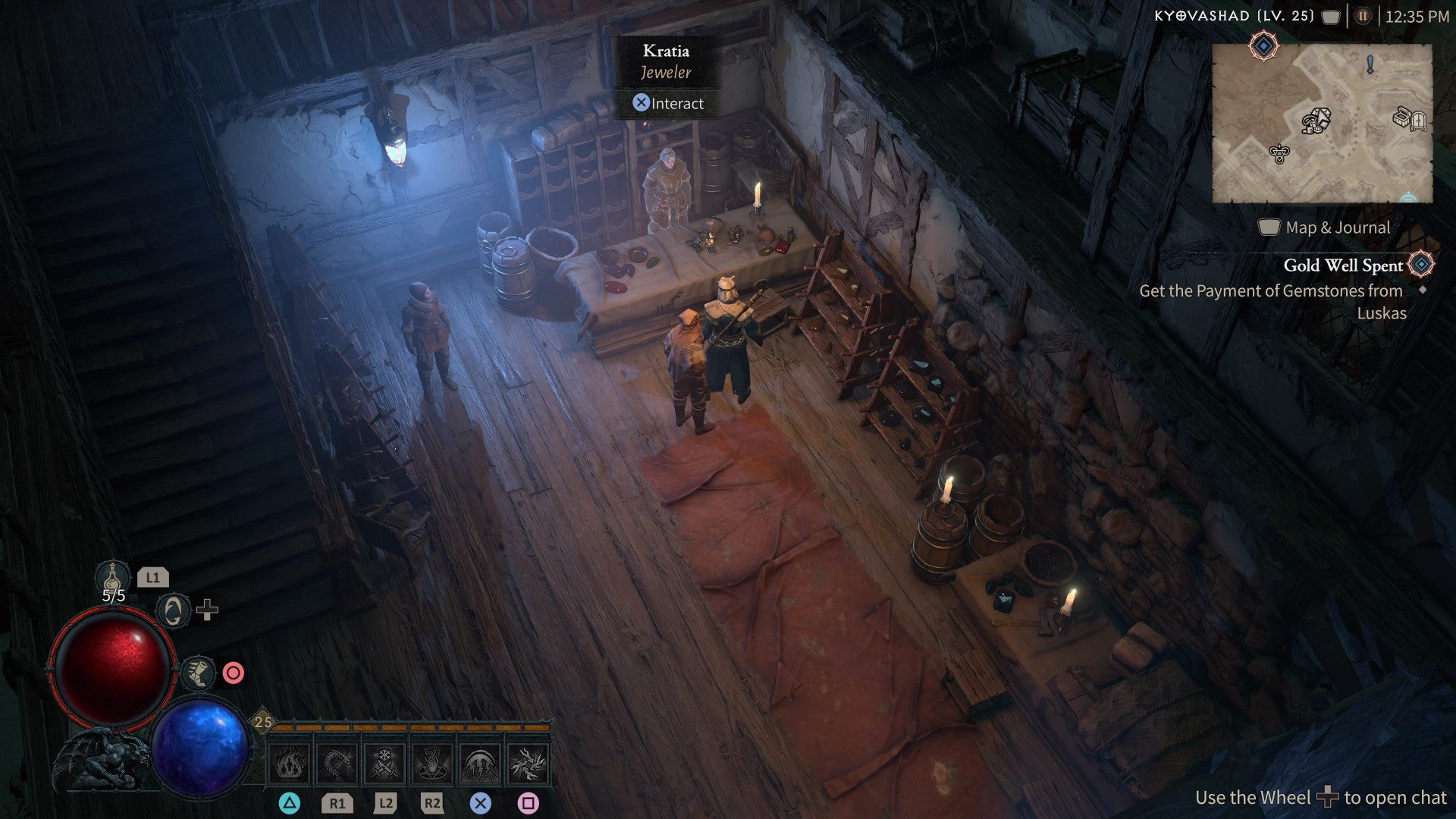1456x819 pixels.
Task: Activate the Frost Nova skill icon
Action: click(383, 764)
